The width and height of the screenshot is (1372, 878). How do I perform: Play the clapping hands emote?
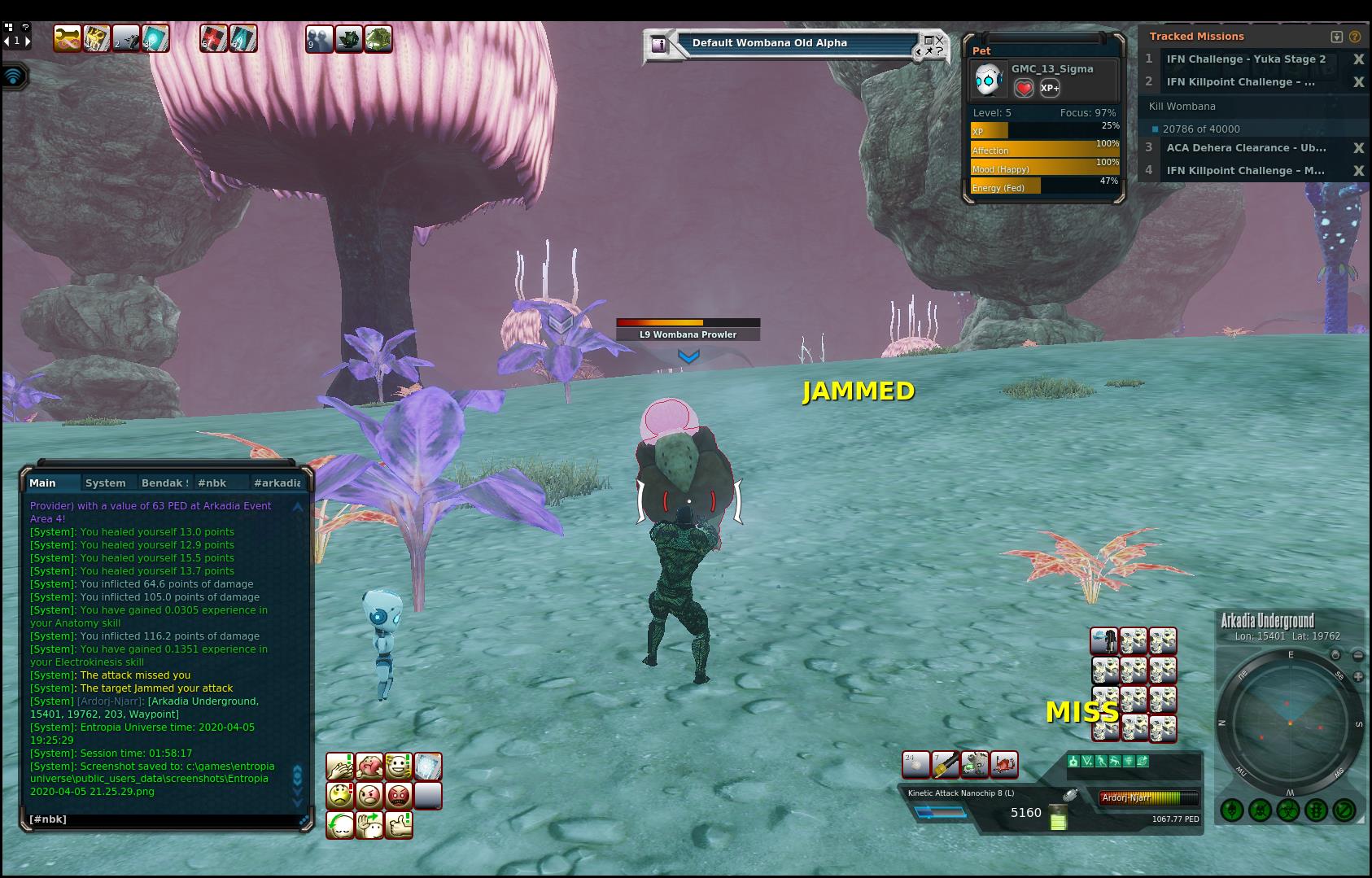340,766
